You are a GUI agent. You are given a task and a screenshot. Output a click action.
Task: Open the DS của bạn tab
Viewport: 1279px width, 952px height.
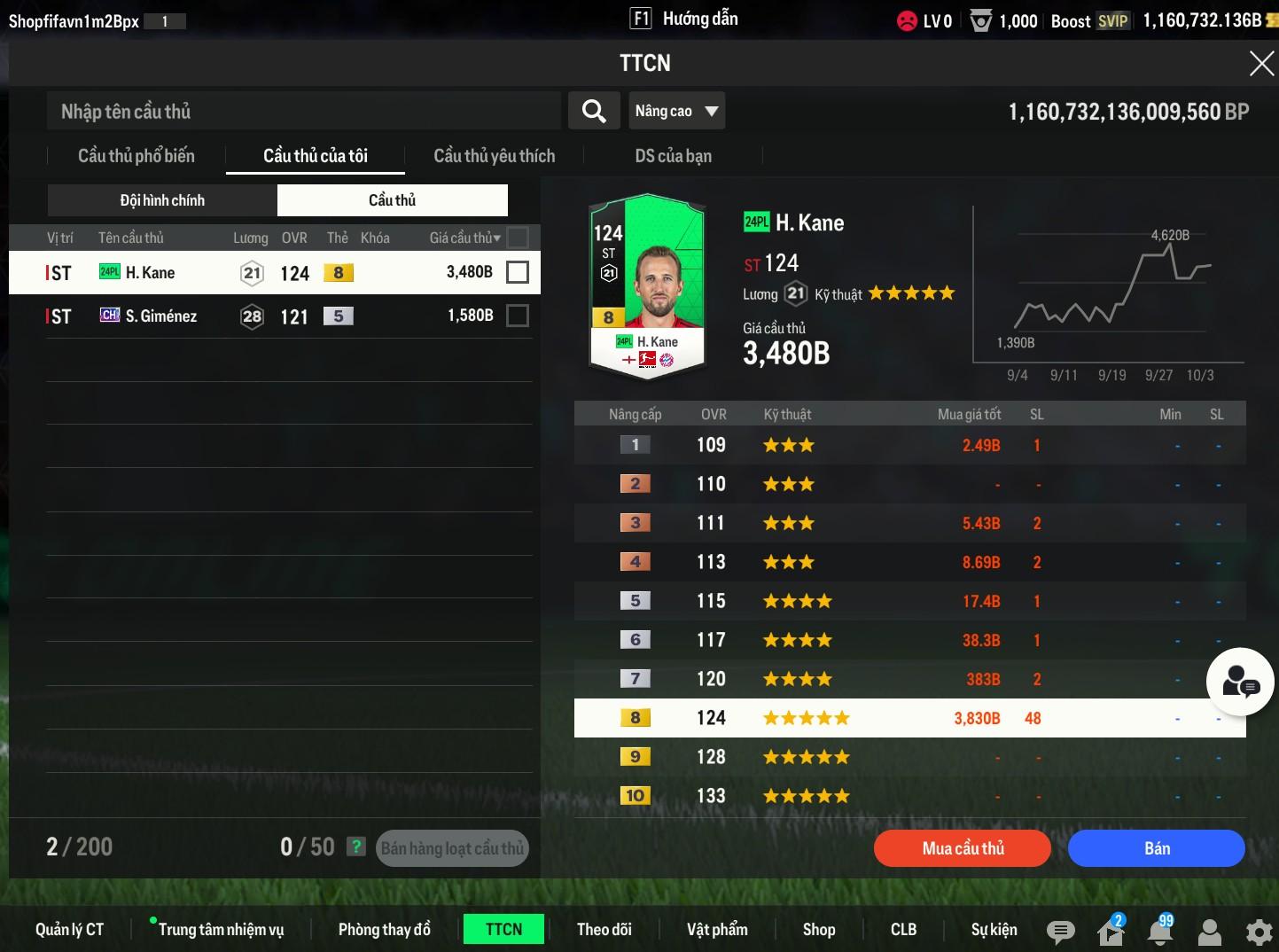tap(673, 156)
